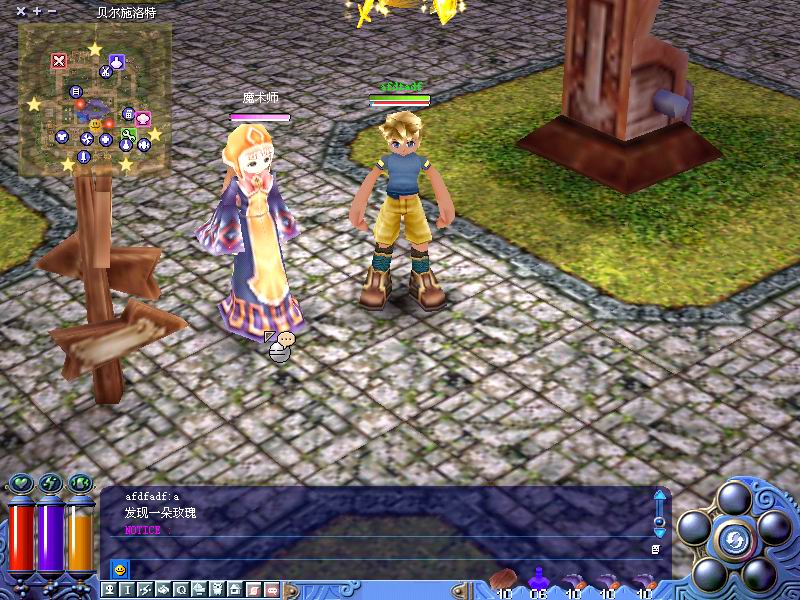
Task: Click the small note icon beside chat box
Action: [655, 549]
